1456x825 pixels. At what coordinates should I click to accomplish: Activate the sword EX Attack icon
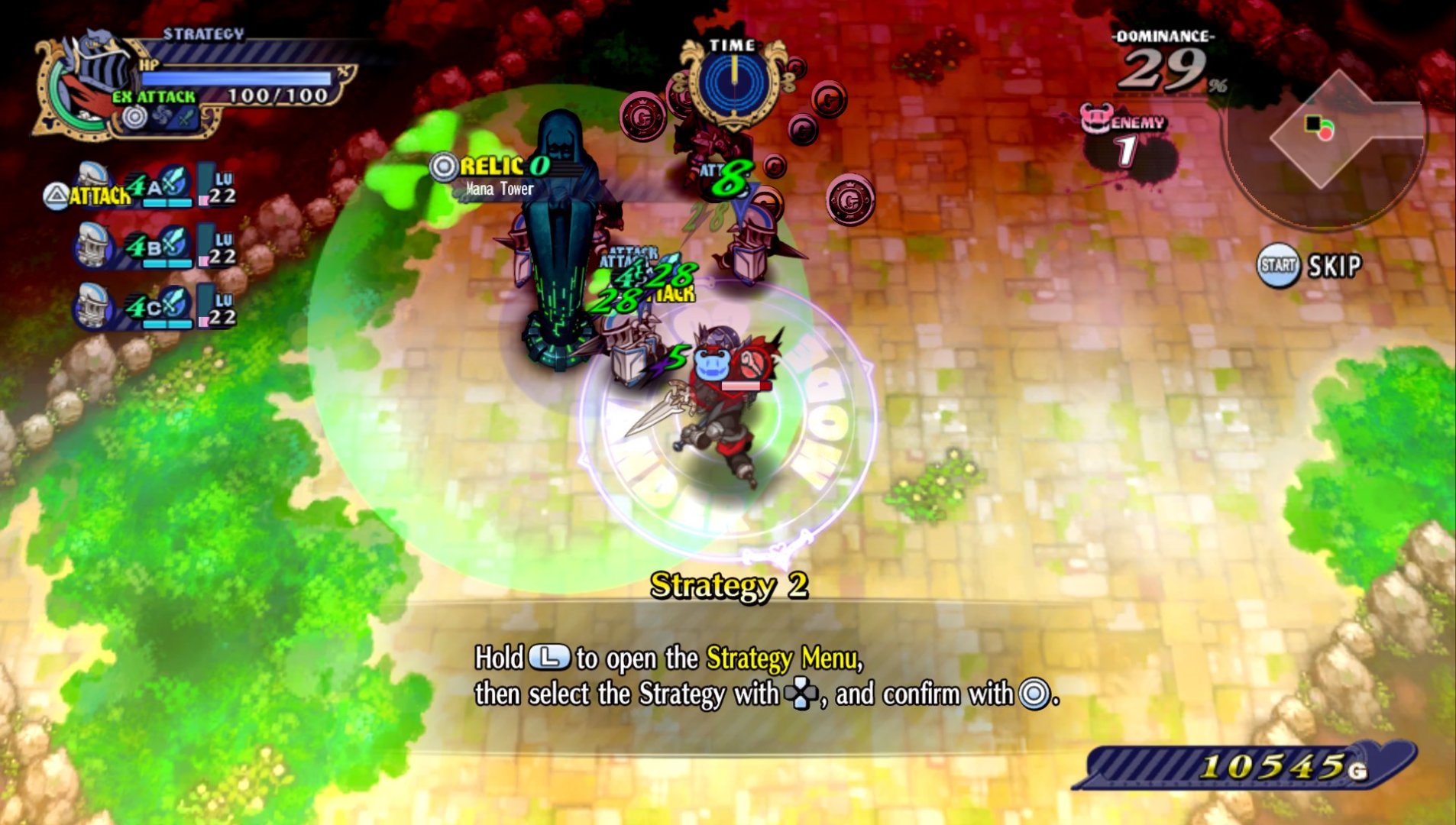[187, 118]
